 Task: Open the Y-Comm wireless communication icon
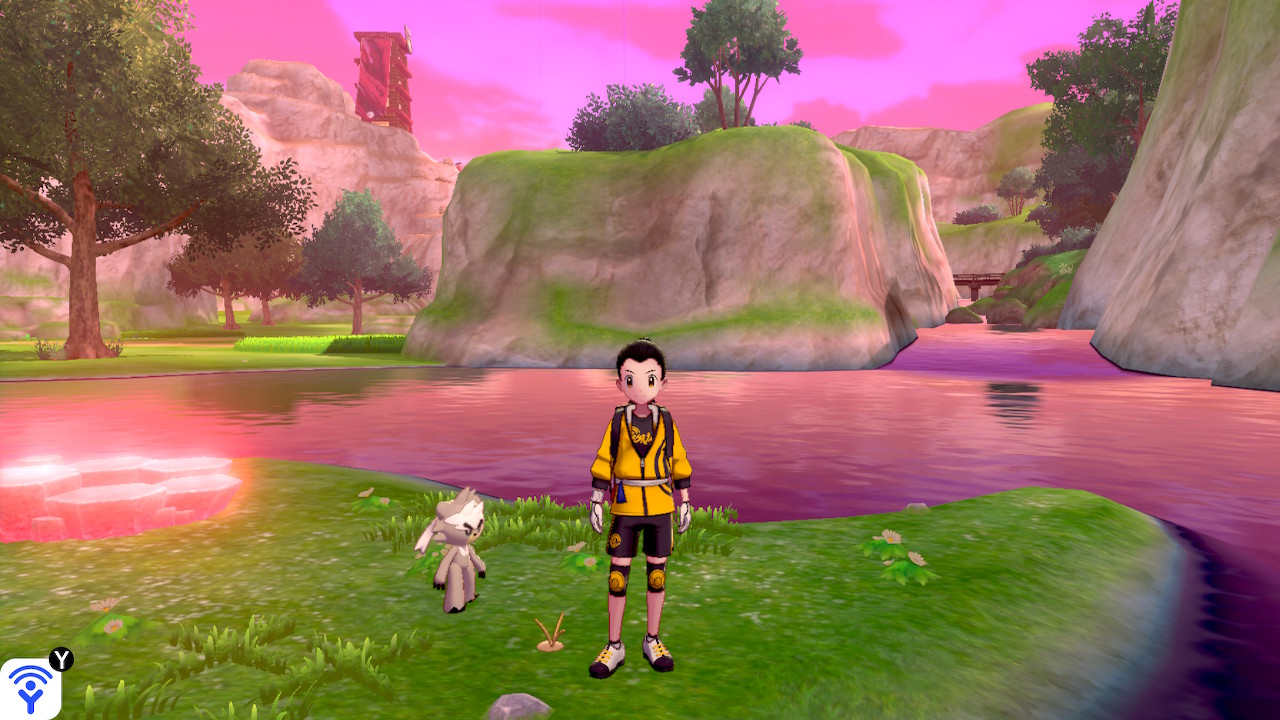coord(30,688)
